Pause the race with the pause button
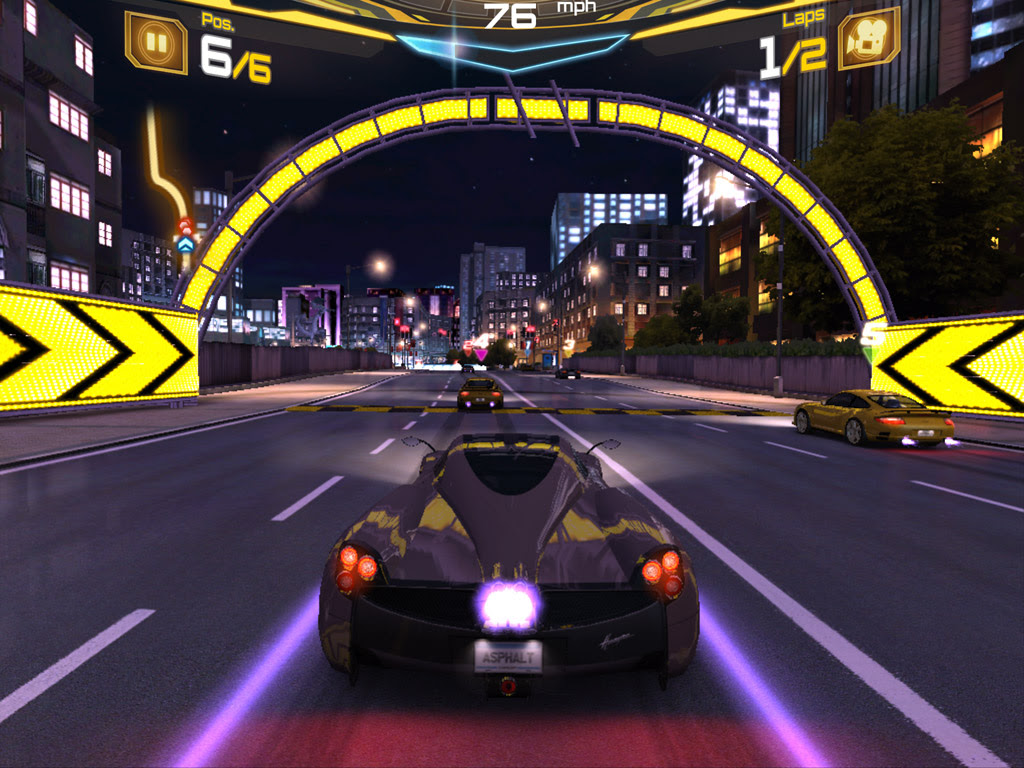The width and height of the screenshot is (1024, 768). pos(155,42)
